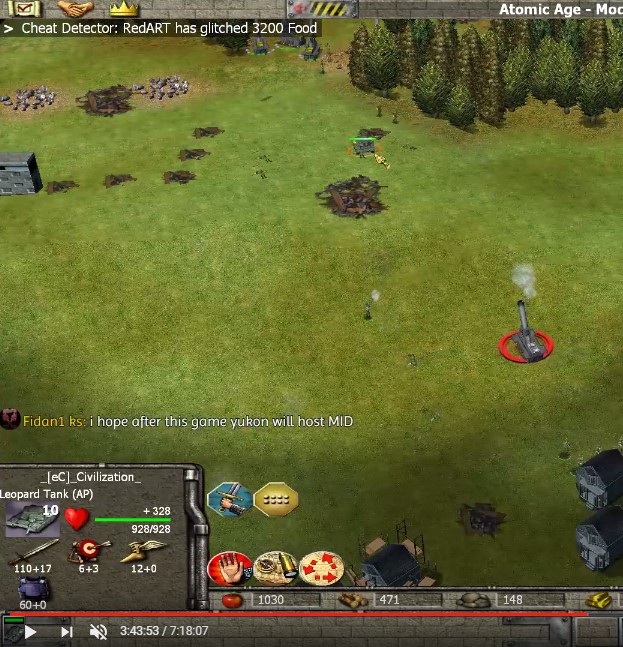This screenshot has width=623, height=647.
Task: Open the alliances handshake menu
Action: click(74, 9)
